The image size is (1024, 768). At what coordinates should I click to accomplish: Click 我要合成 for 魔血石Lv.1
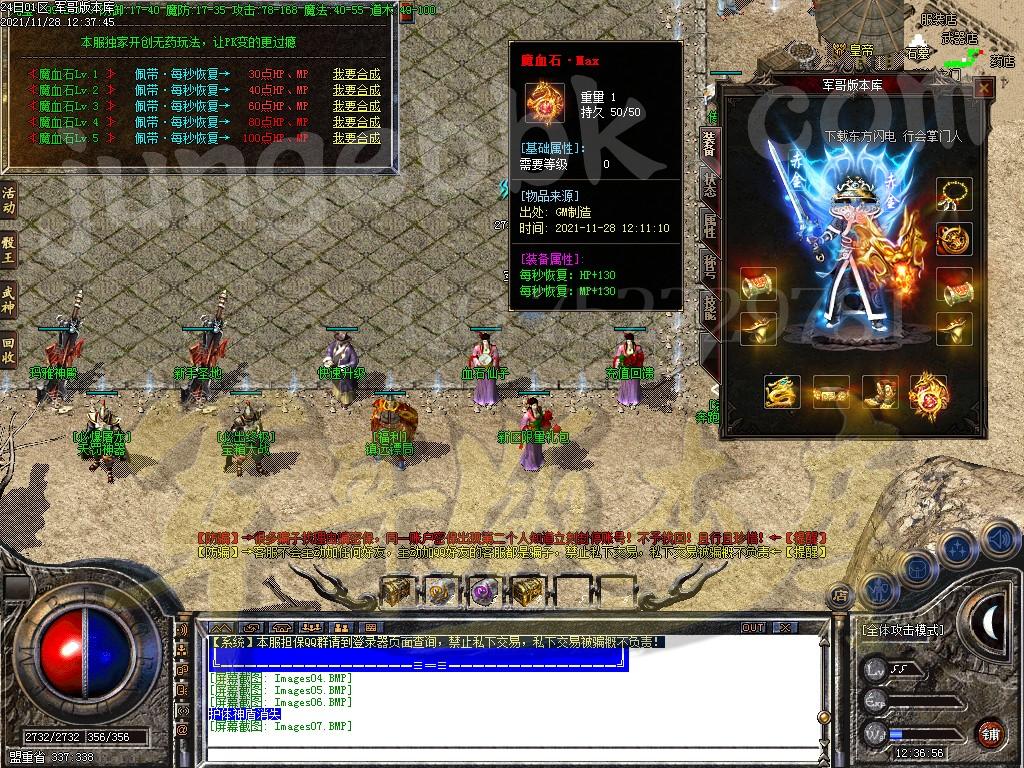[357, 74]
